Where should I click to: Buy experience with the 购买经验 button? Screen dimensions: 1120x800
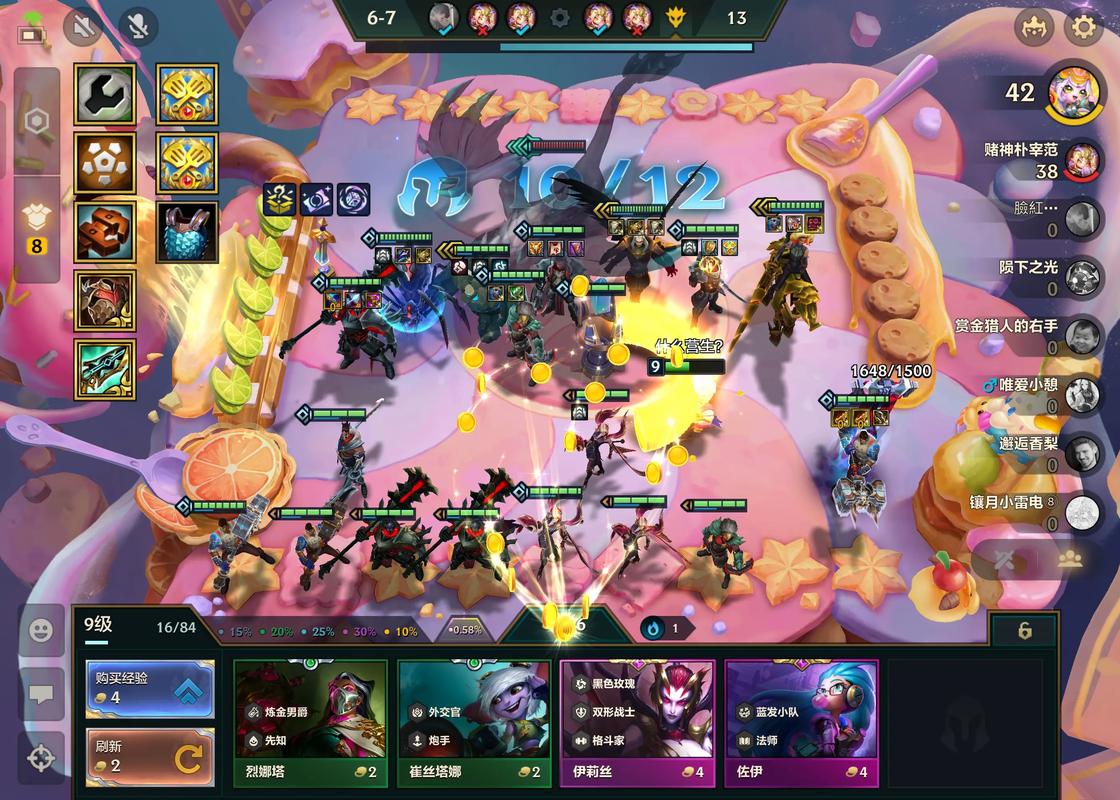(x=150, y=688)
